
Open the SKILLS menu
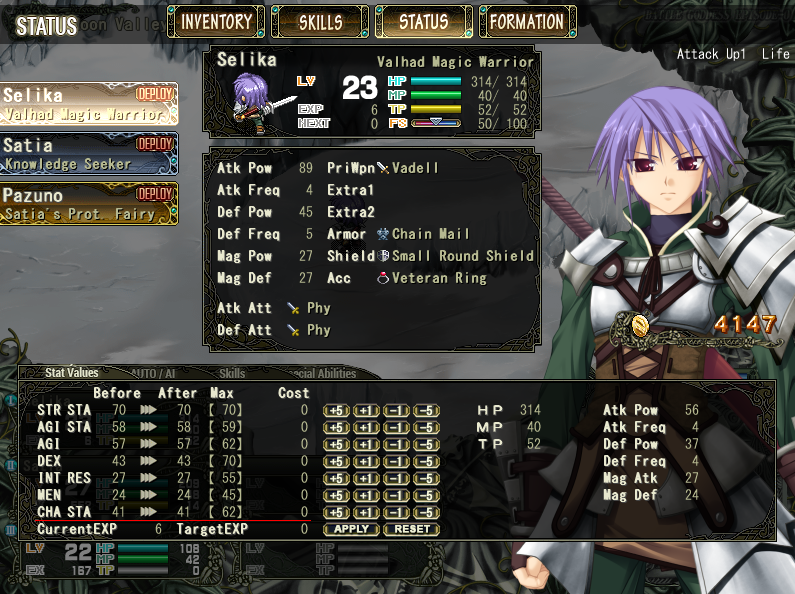coord(320,21)
